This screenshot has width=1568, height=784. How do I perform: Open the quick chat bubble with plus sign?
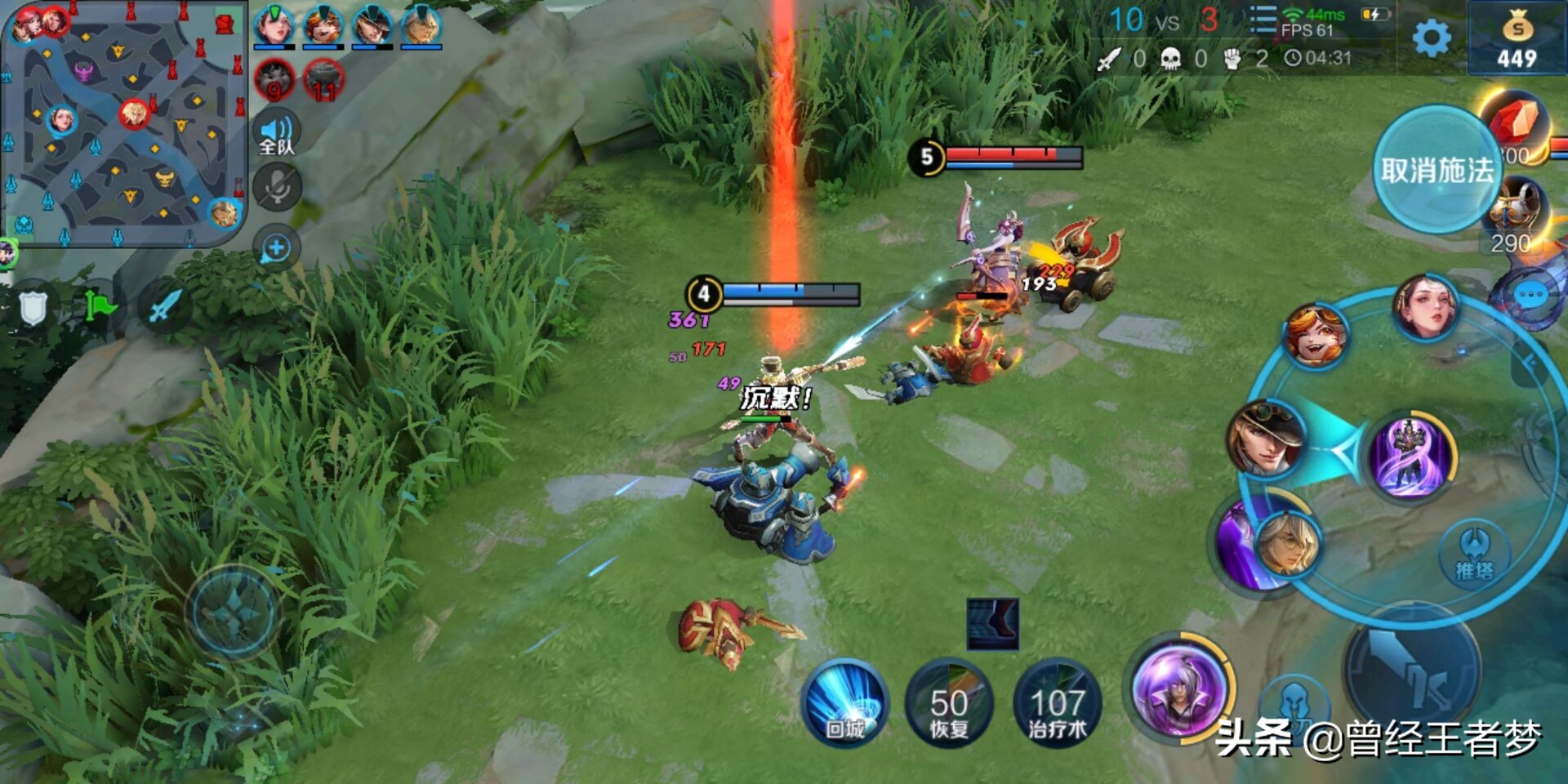click(x=276, y=248)
